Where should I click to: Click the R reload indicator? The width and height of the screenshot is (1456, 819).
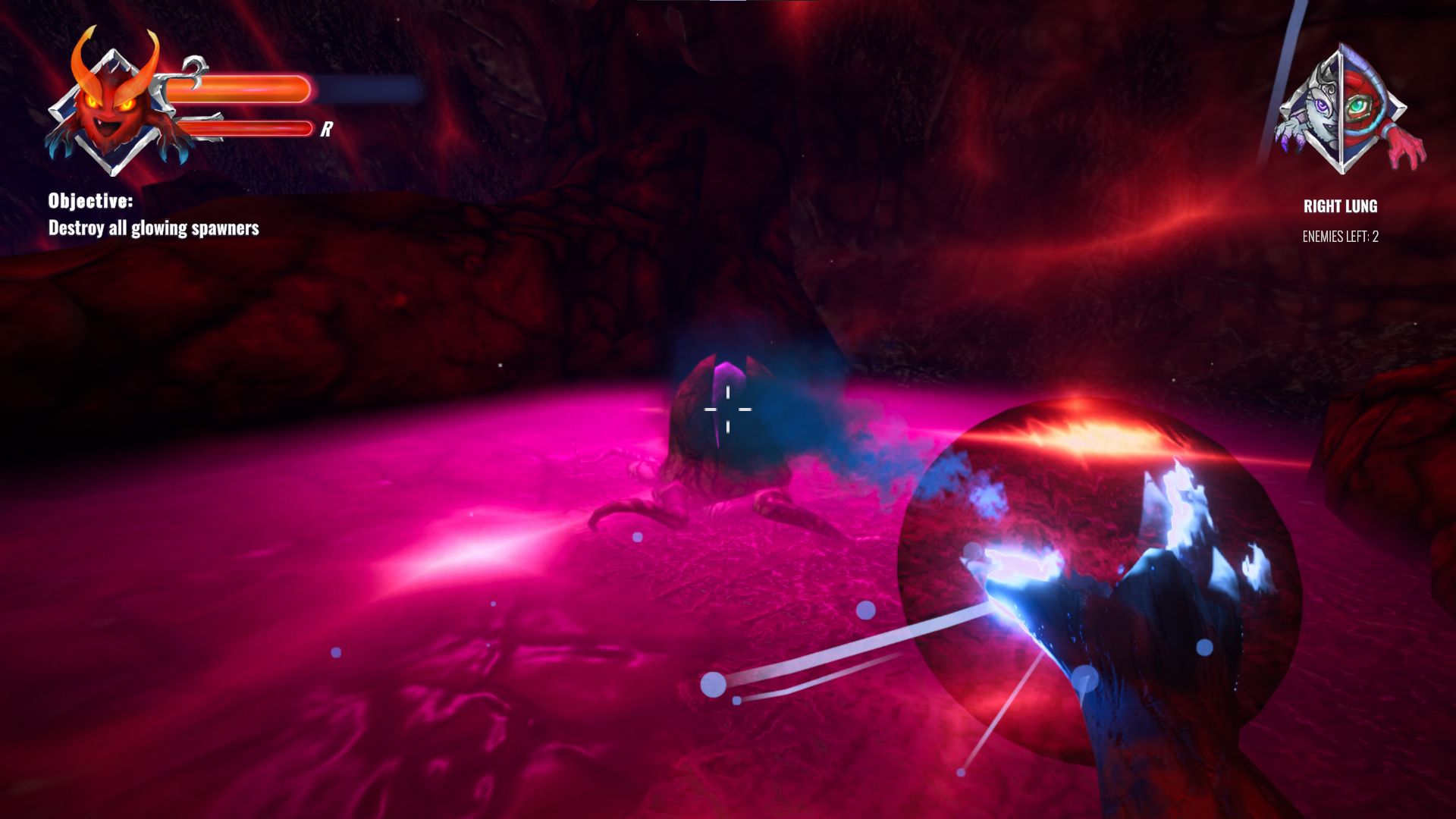point(326,129)
